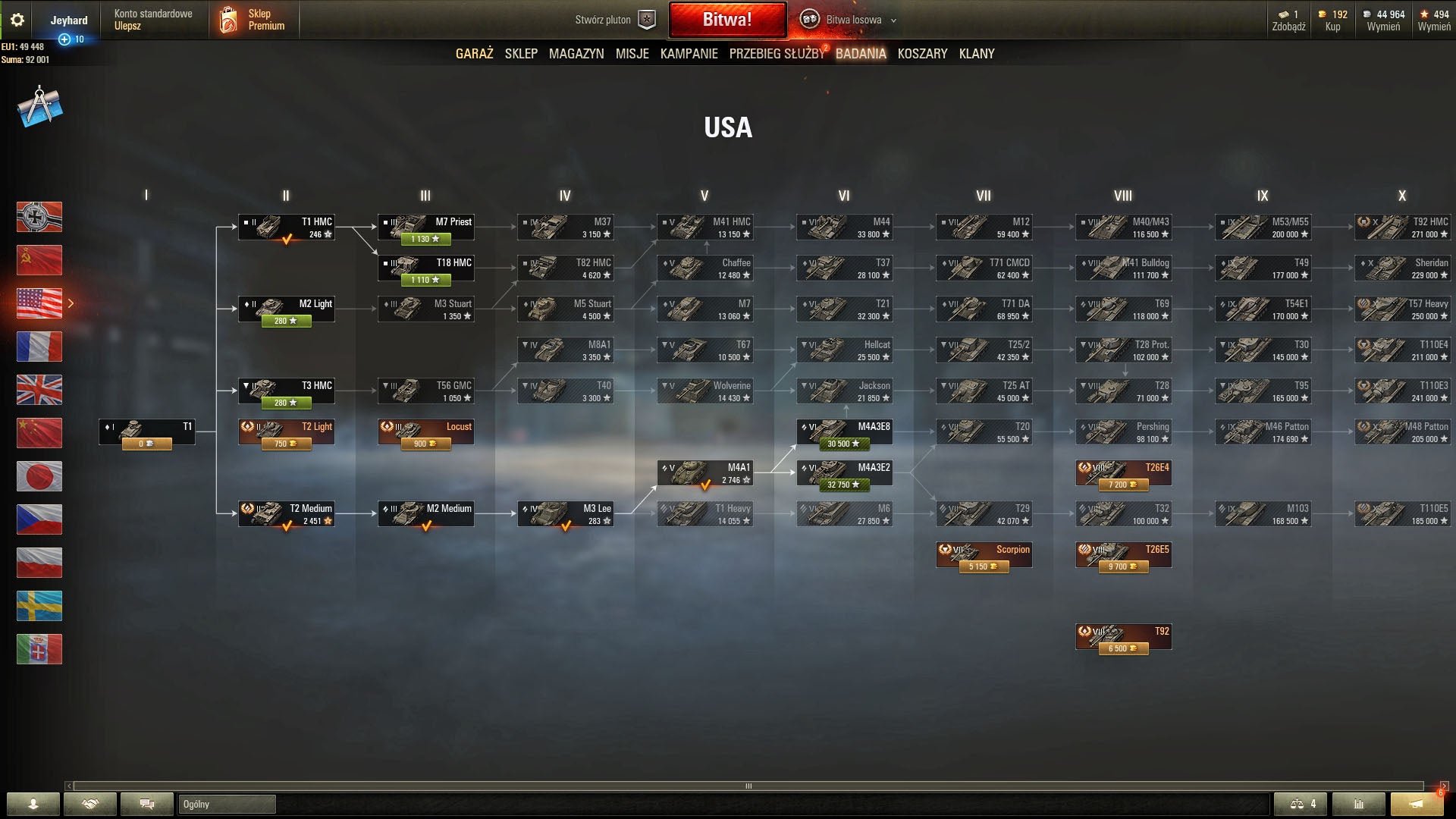Screen dimensions: 1456x819
Task: Click the T92 HMC tier X node
Action: (1402, 227)
